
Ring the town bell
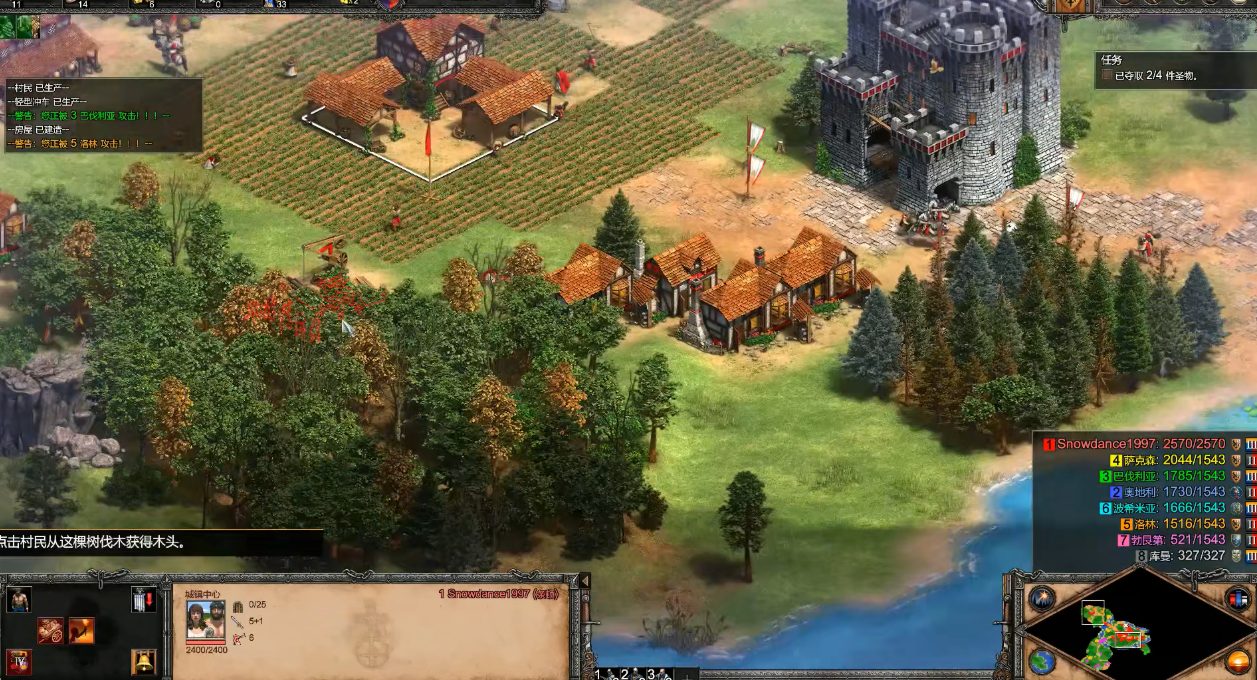coord(144,661)
